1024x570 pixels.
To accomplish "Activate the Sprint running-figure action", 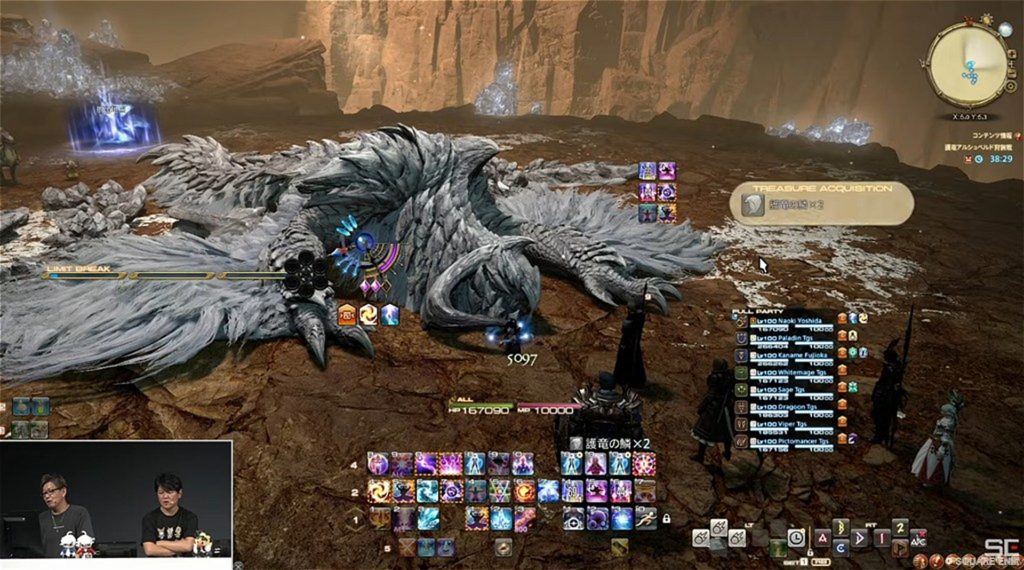I will pyautogui.click(x=645, y=518).
